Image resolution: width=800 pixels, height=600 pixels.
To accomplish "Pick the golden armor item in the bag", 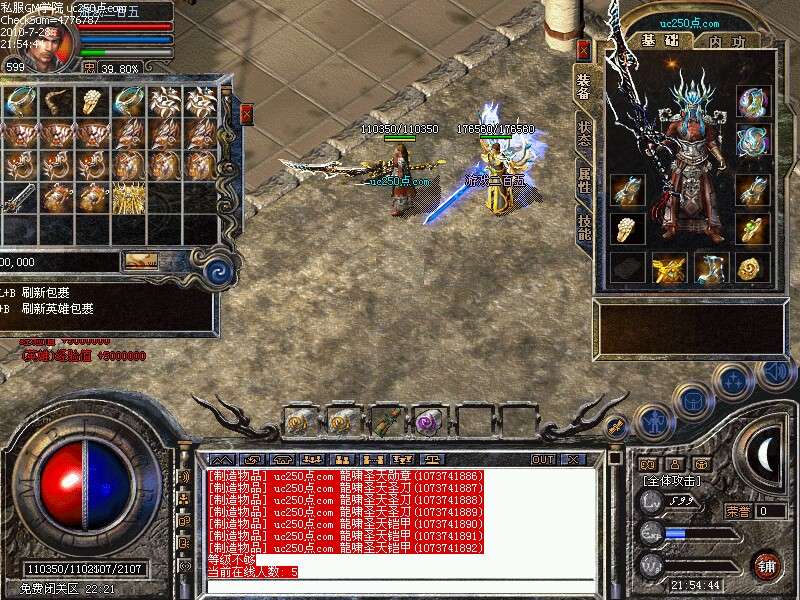I will coord(128,196).
